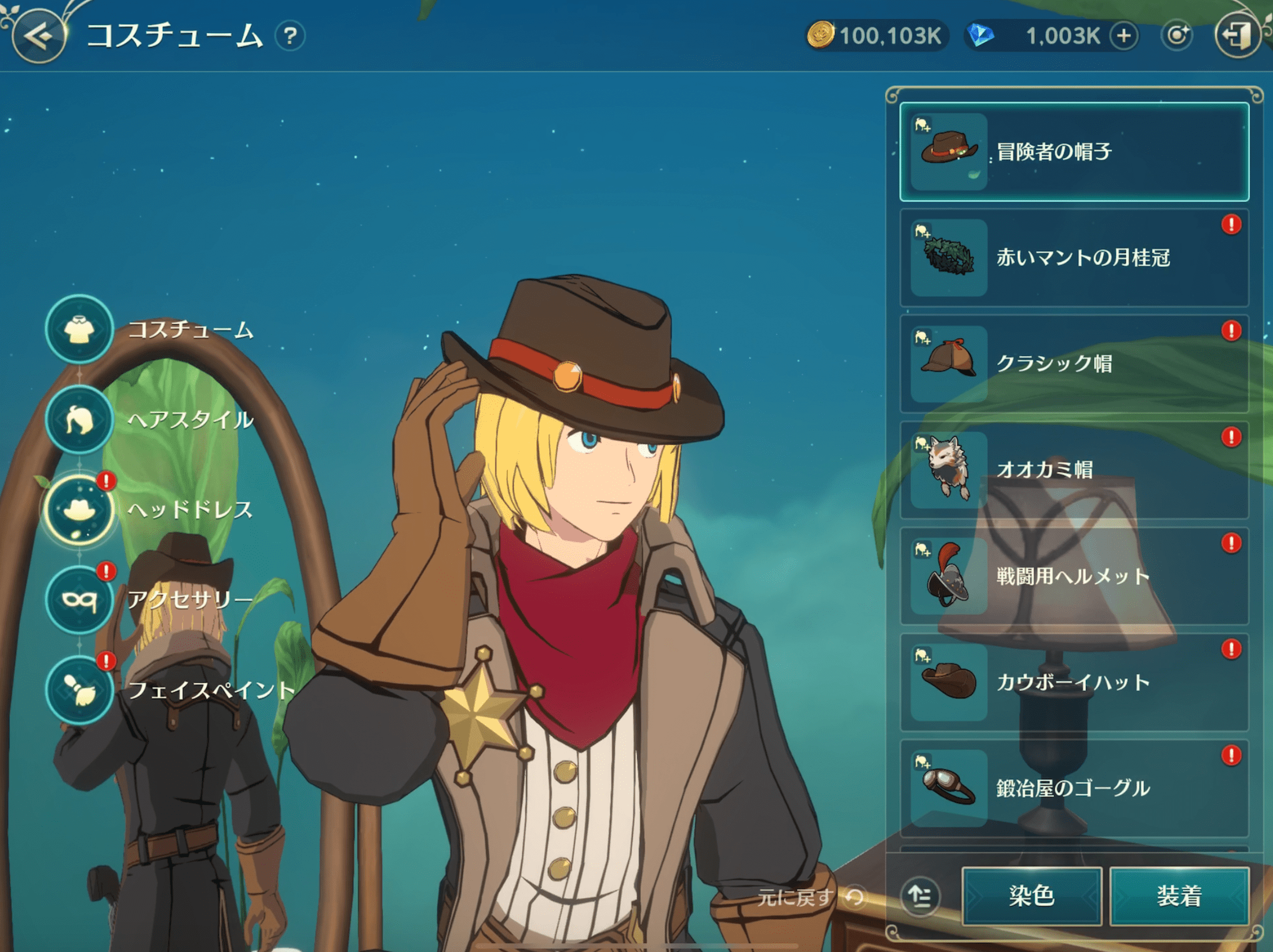This screenshot has height=952, width=1273.
Task: Select the 戦闘用ヘルメット helmet
Action: click(x=1074, y=576)
